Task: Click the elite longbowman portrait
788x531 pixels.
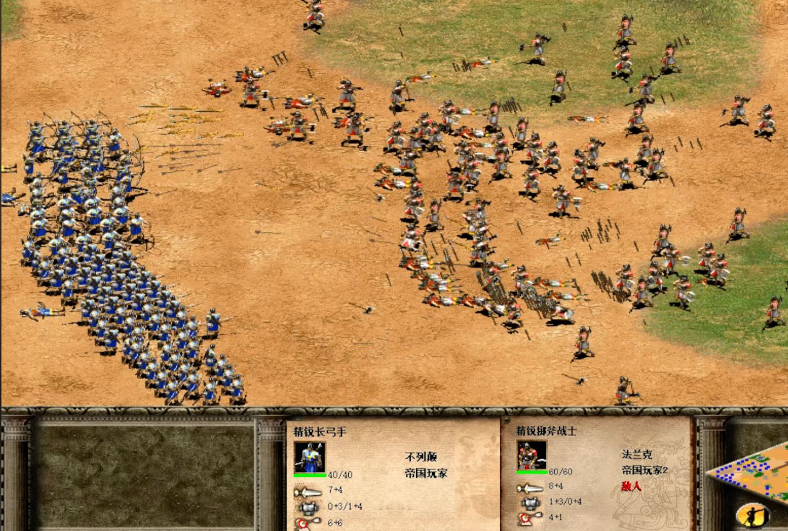Action: 310,457
